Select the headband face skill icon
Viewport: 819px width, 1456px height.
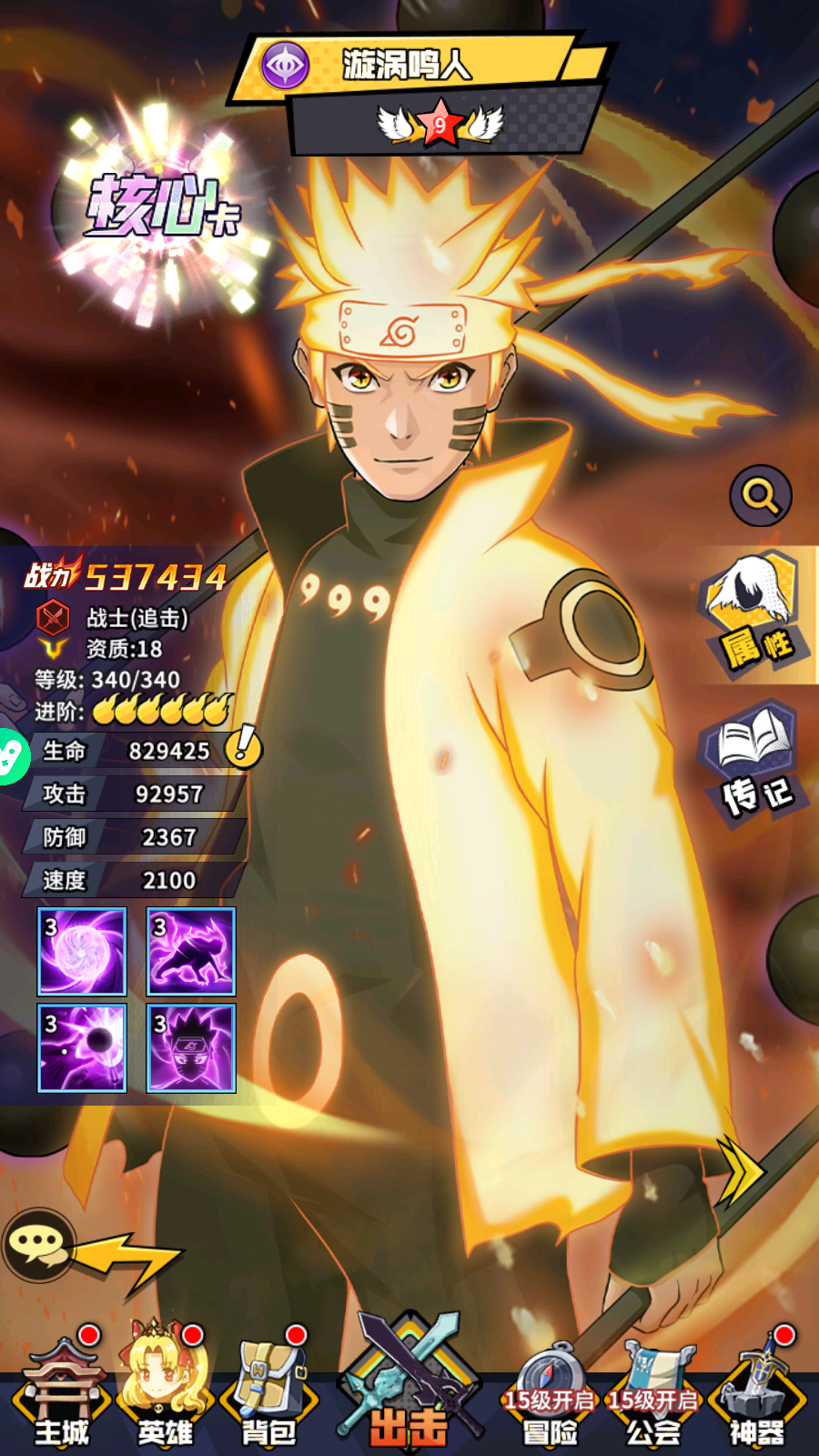pos(191,1048)
